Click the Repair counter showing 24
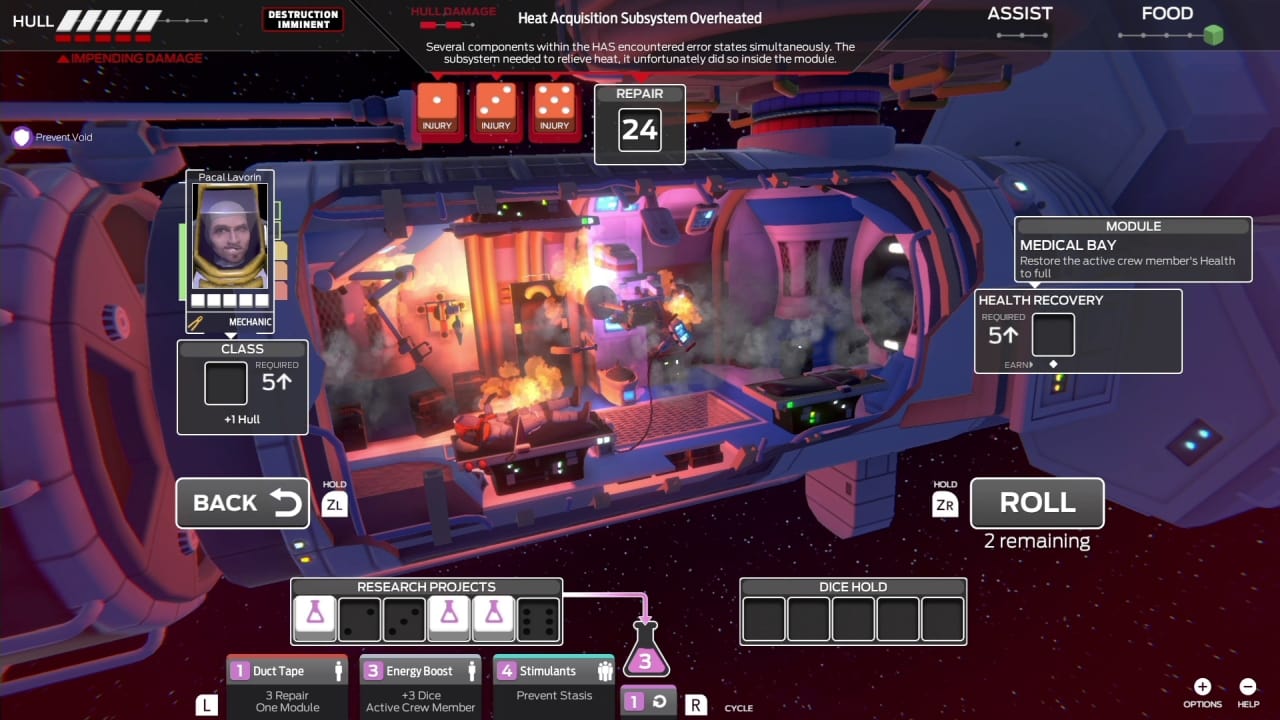1280x720 pixels. click(x=639, y=128)
